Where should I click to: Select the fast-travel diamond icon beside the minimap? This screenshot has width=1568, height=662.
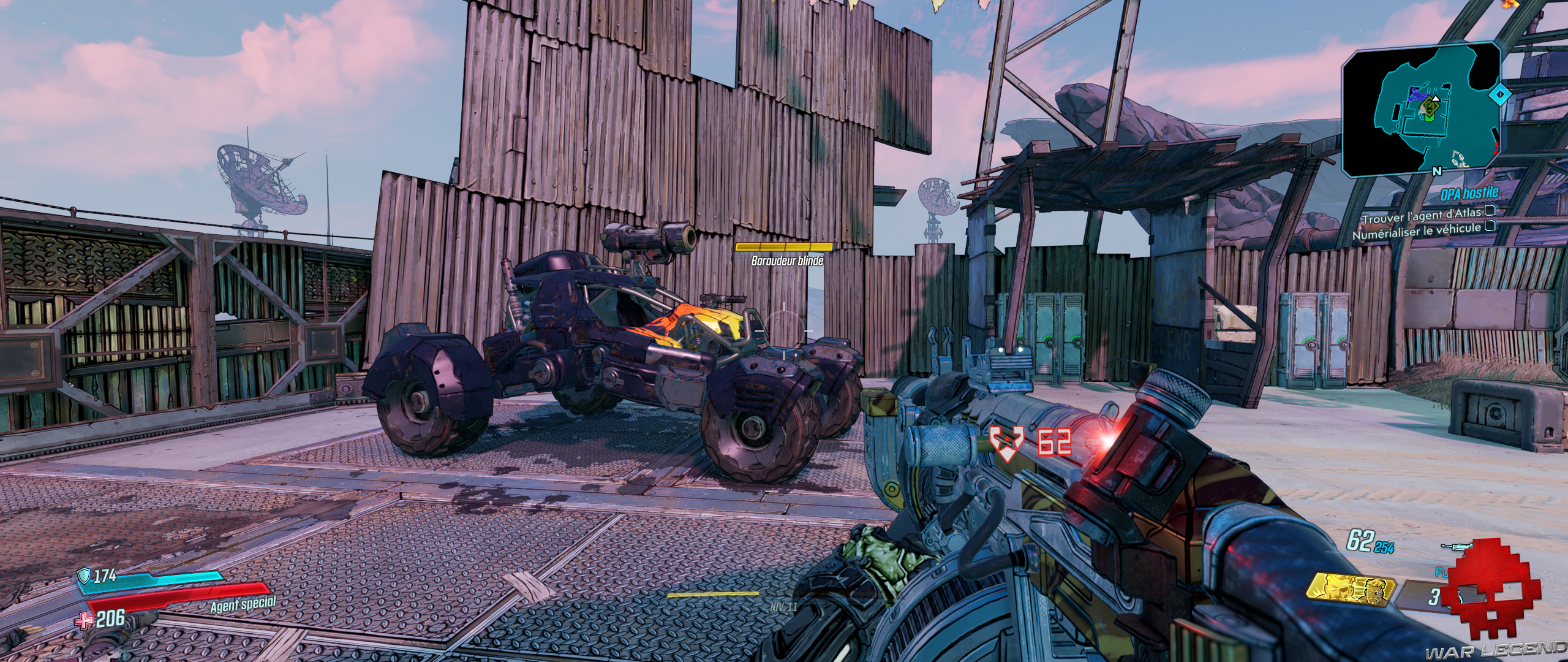1501,93
